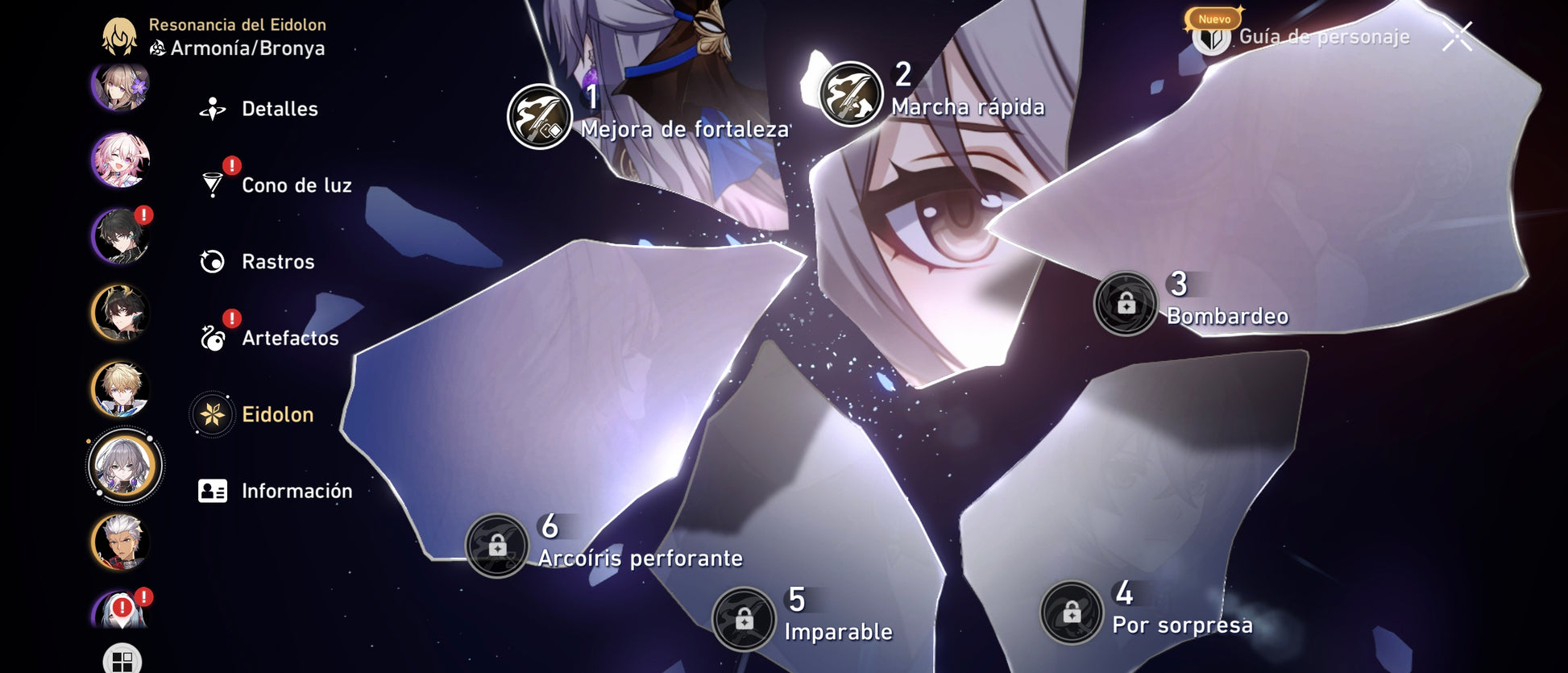Switch to Cono de luz tab

pos(295,185)
